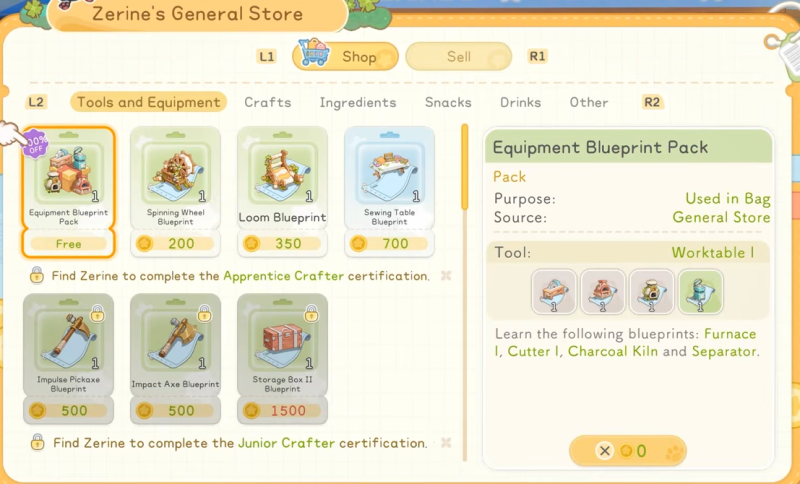Switch to the Snacks category
800x484 pixels.
coord(448,102)
